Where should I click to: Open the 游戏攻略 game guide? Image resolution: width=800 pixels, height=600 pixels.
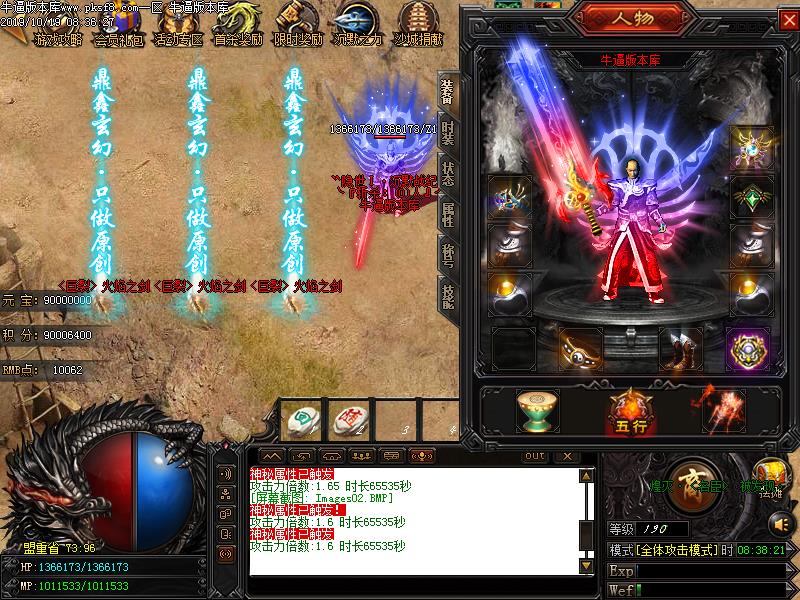coord(58,24)
